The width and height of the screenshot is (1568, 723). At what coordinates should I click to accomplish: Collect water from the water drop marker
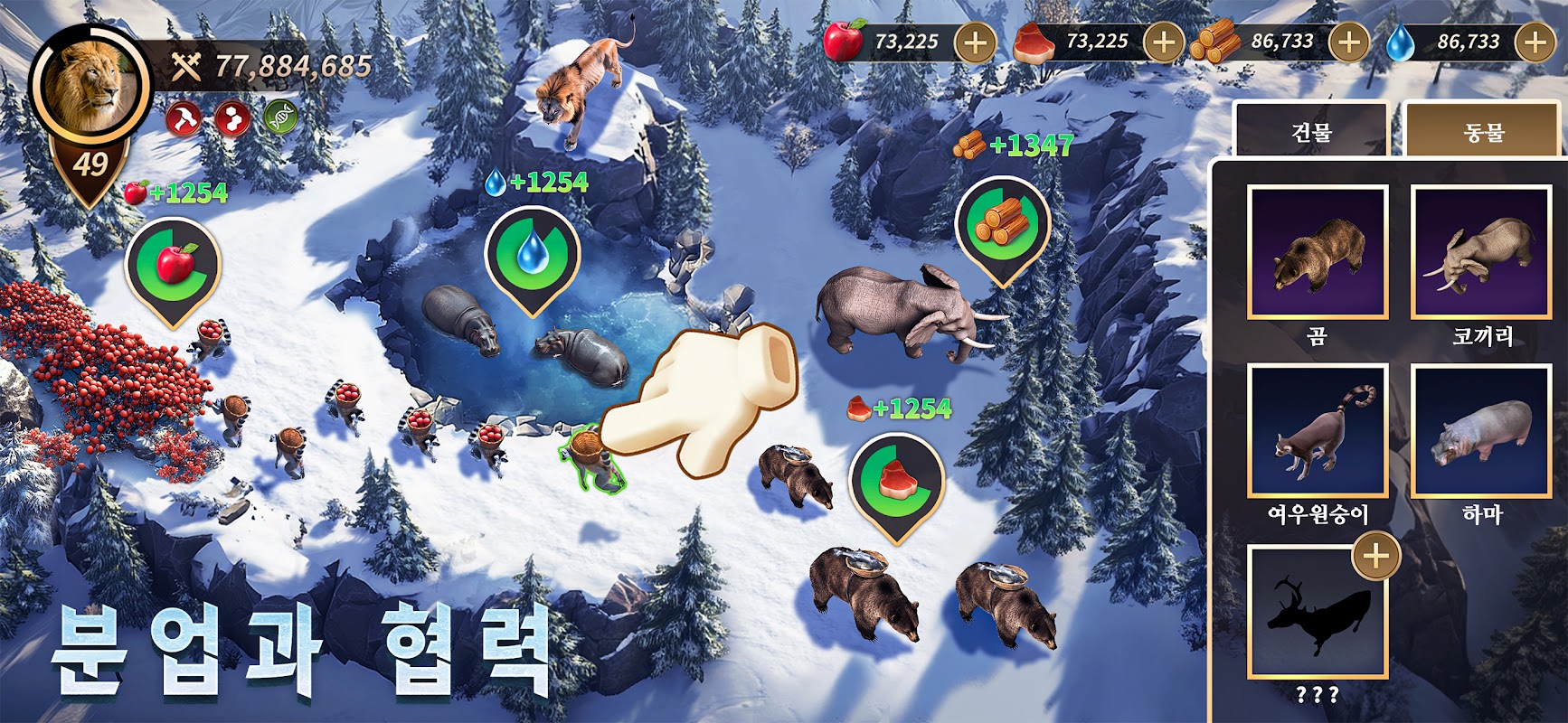click(532, 254)
